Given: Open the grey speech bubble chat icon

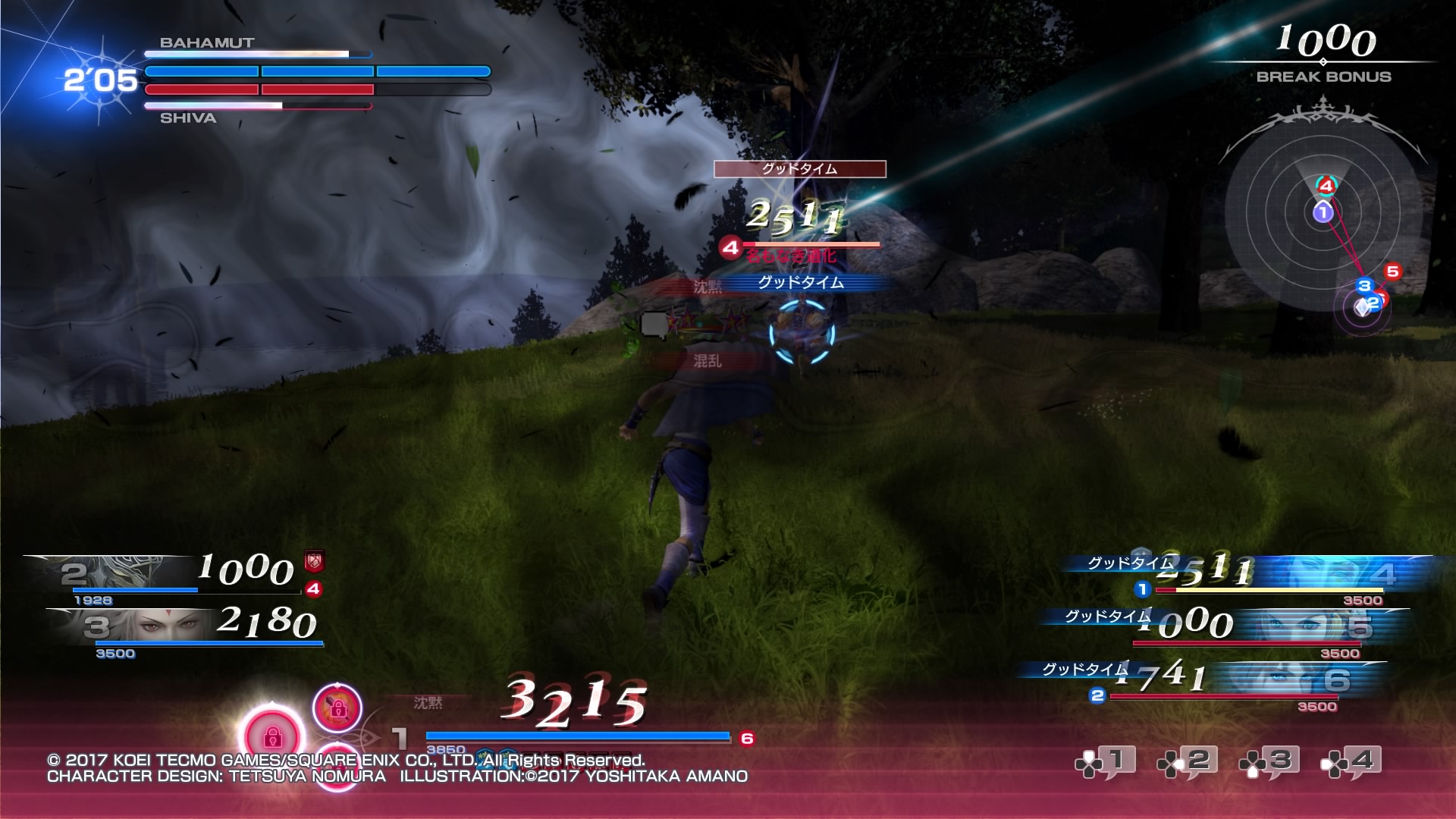Looking at the screenshot, I should click(x=654, y=325).
